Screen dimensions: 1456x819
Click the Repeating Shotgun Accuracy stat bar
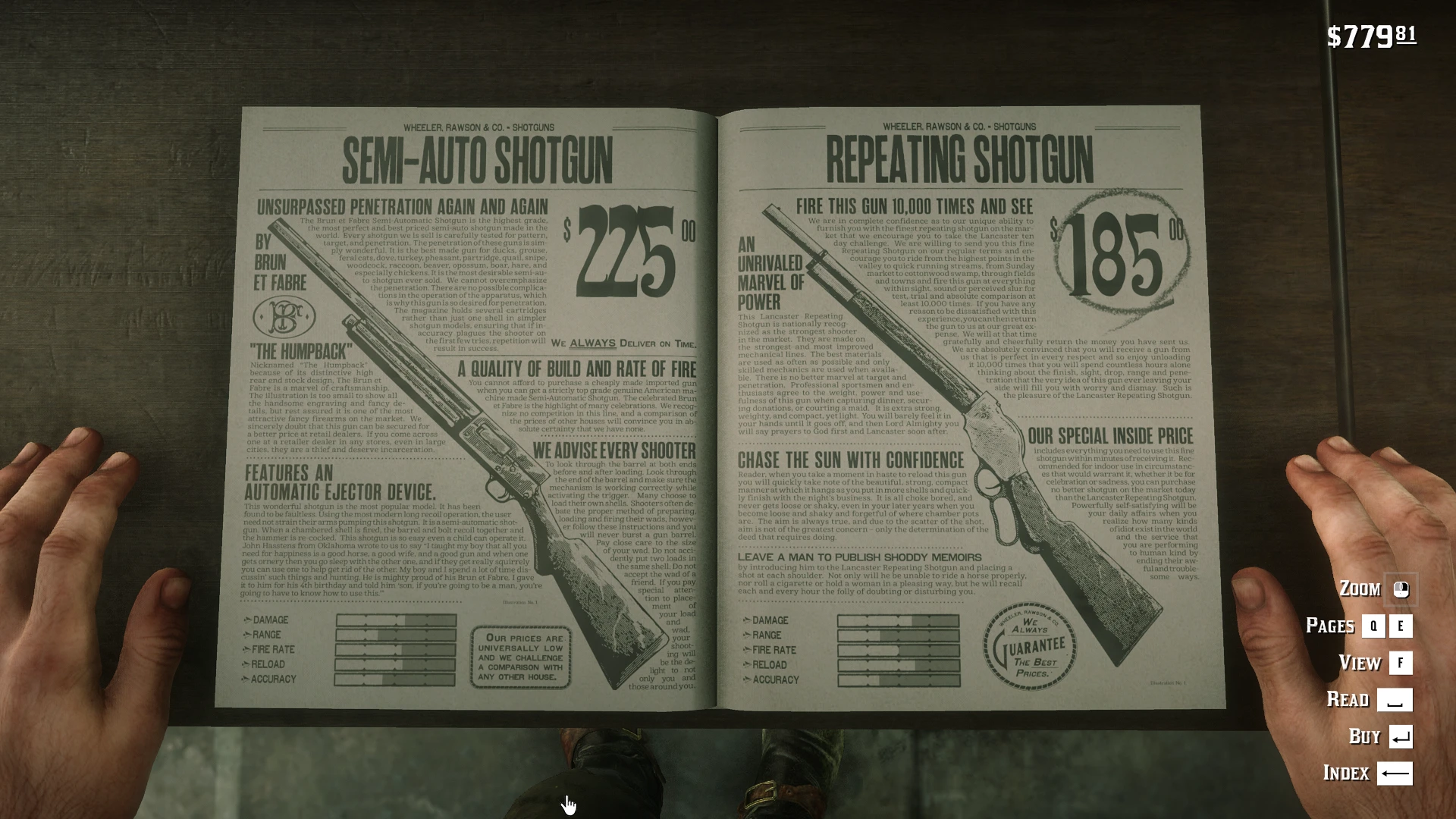click(x=899, y=680)
